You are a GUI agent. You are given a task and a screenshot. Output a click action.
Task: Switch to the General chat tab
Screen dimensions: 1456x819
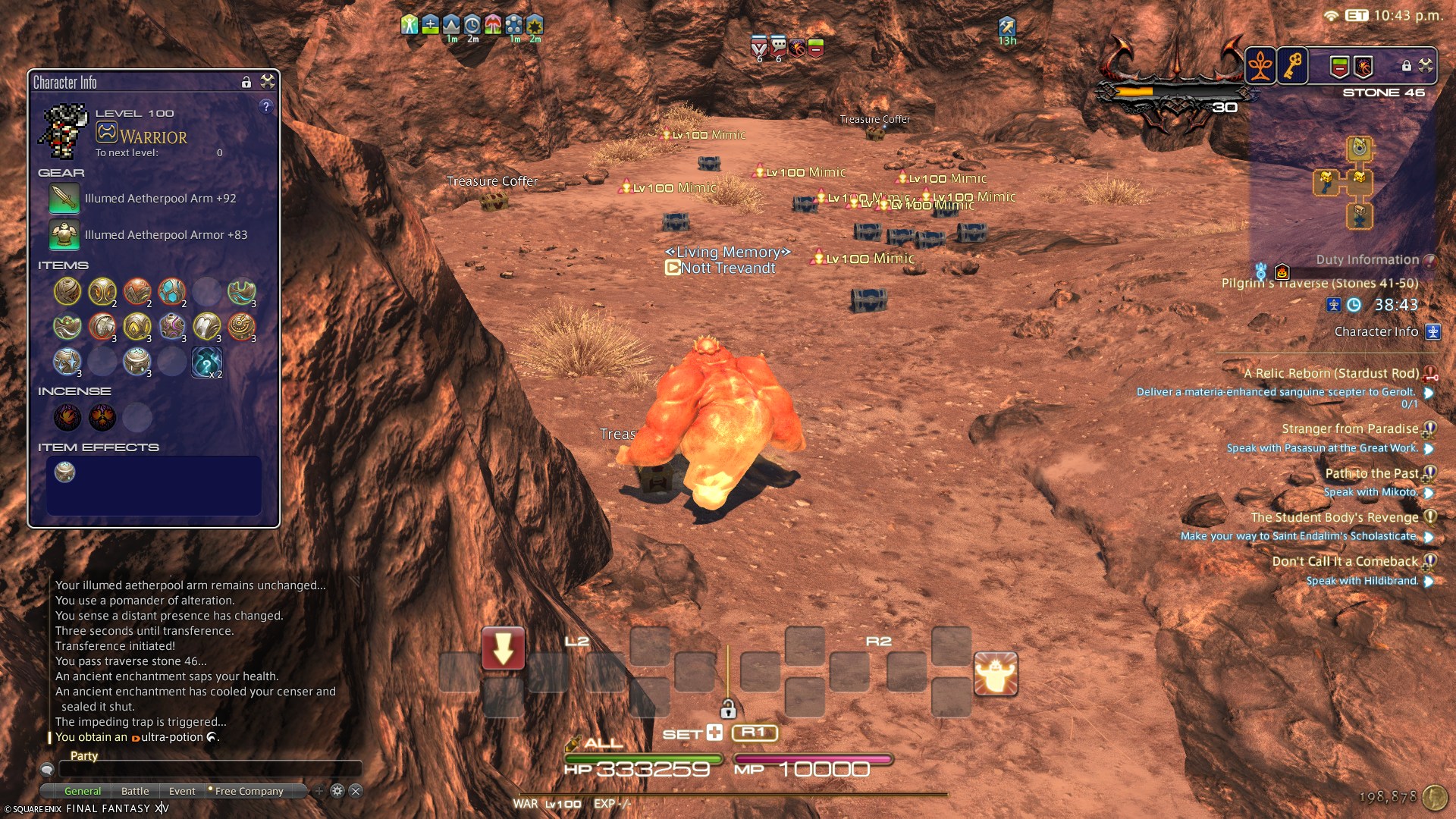tap(83, 791)
